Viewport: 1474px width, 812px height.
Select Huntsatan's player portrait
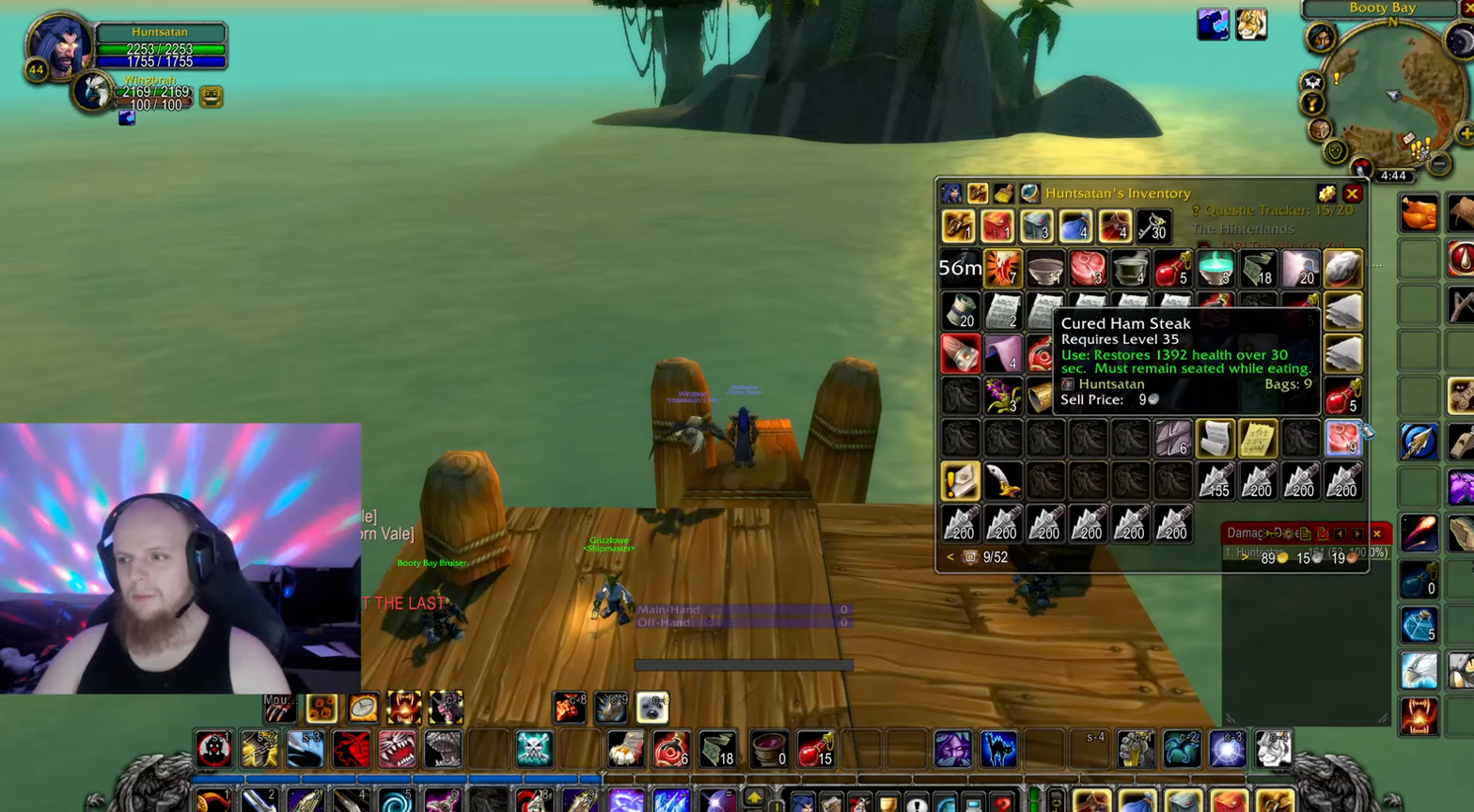pyautogui.click(x=58, y=45)
